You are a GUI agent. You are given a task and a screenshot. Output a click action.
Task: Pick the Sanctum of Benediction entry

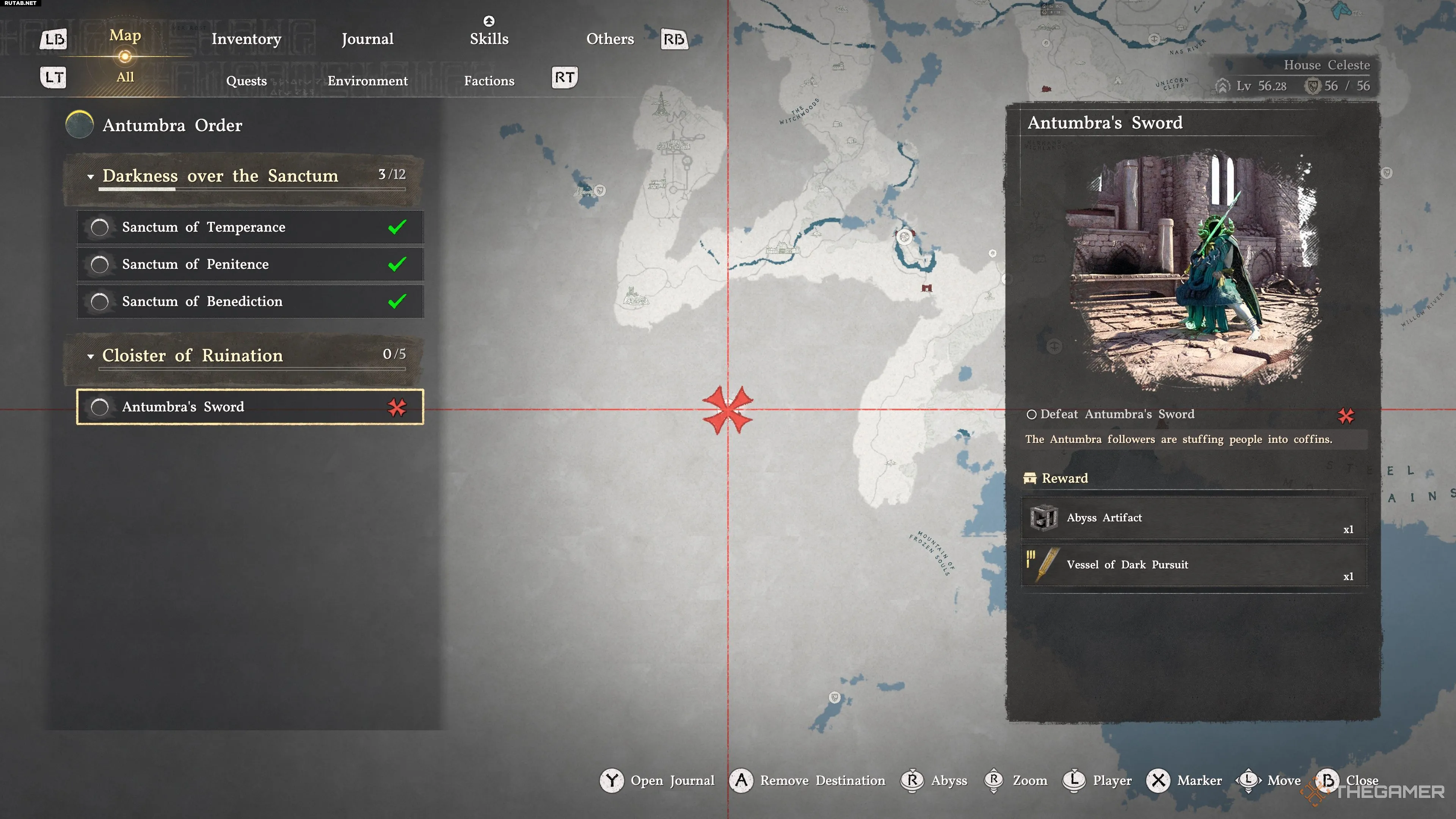tap(250, 302)
